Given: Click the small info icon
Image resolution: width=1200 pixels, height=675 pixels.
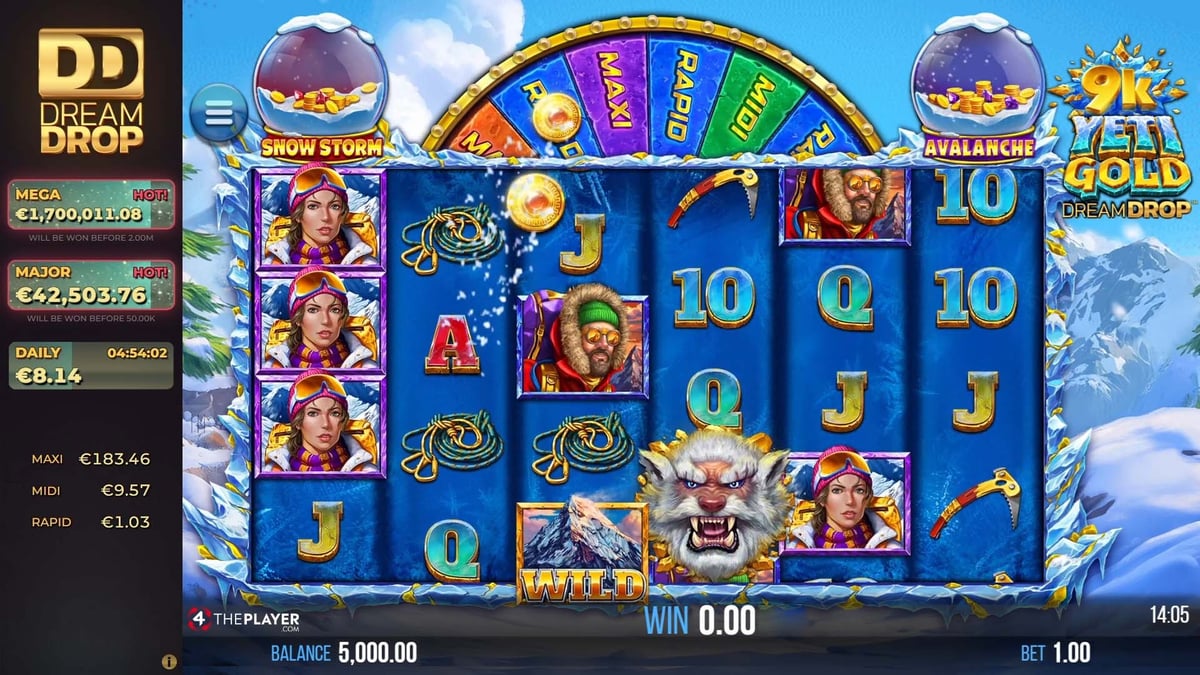Looking at the screenshot, I should point(169,661).
